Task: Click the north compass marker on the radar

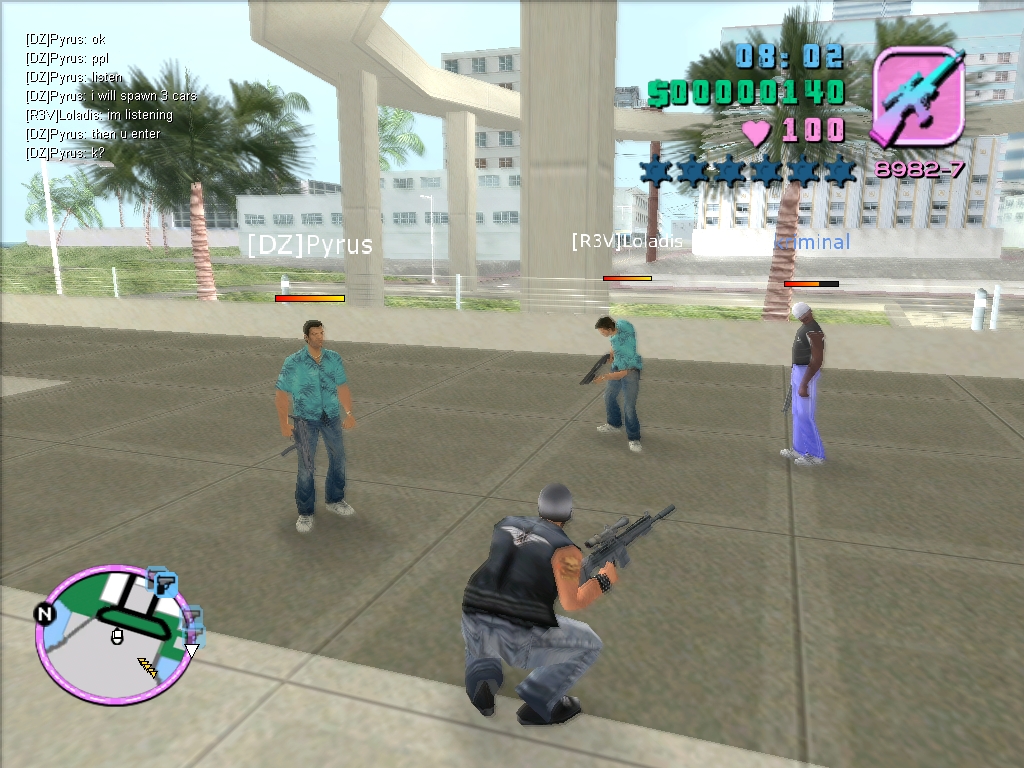Action: (44, 613)
